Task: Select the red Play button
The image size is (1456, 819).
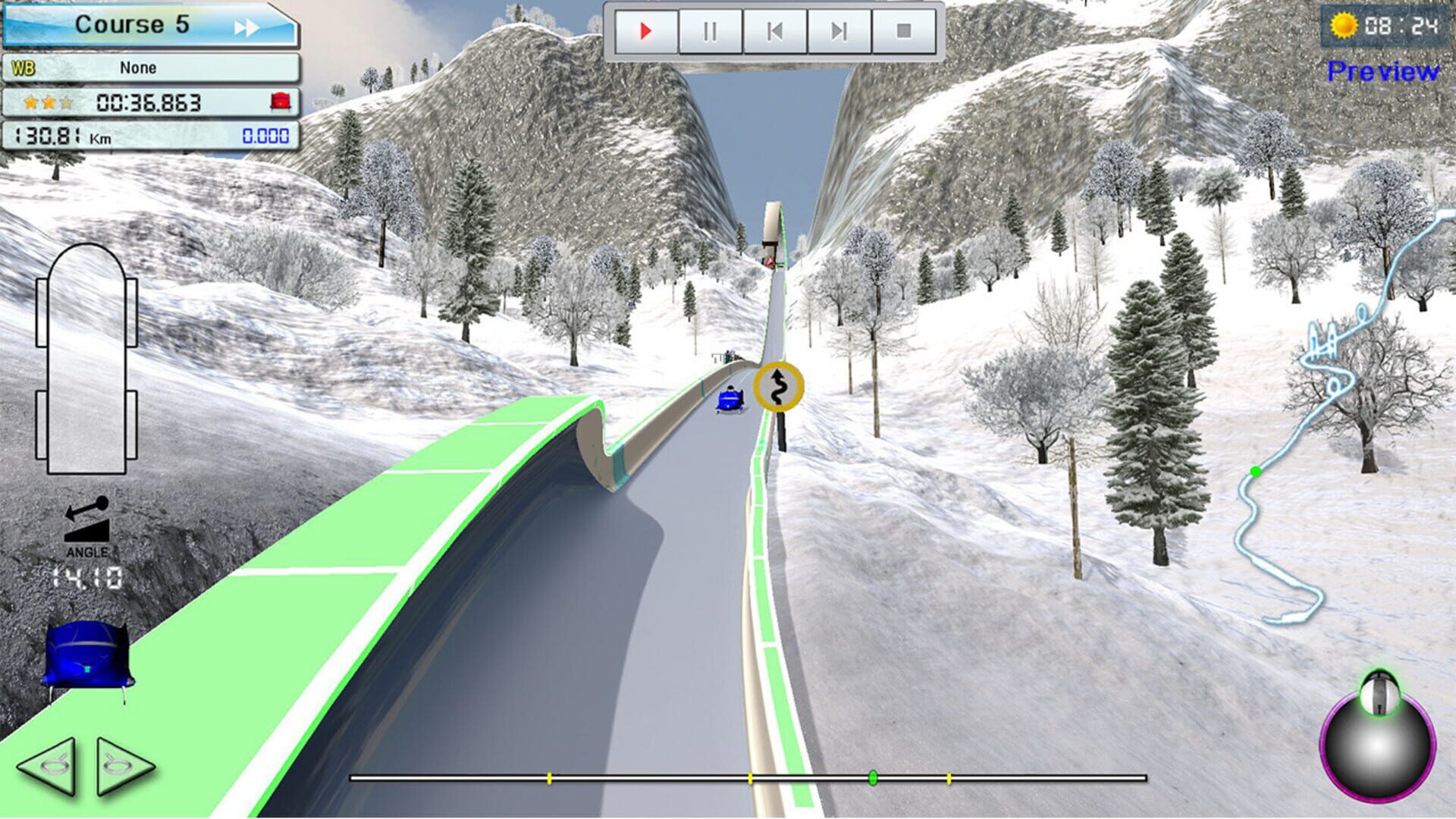Action: tap(645, 30)
